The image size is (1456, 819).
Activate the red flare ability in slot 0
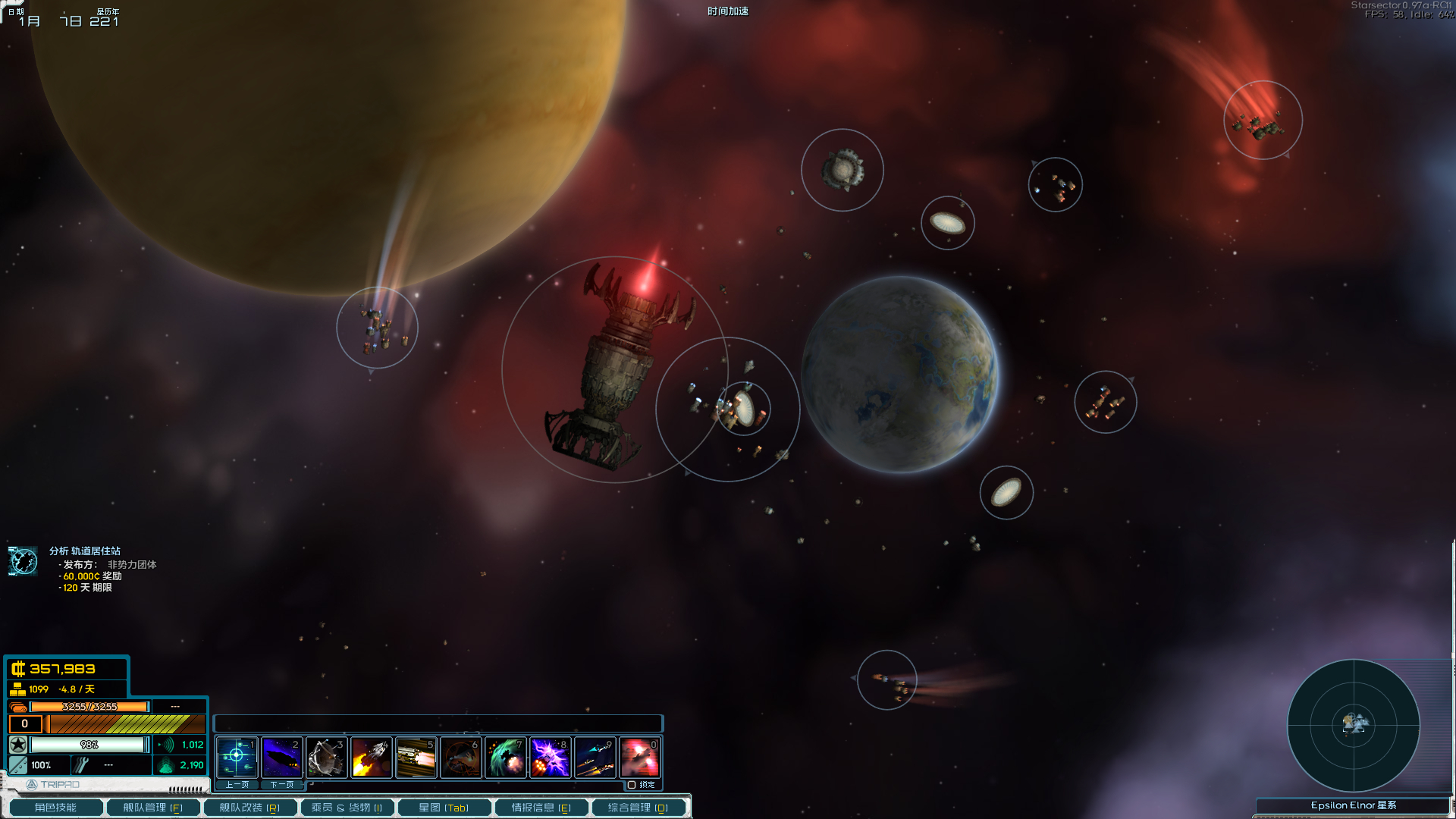[x=639, y=757]
